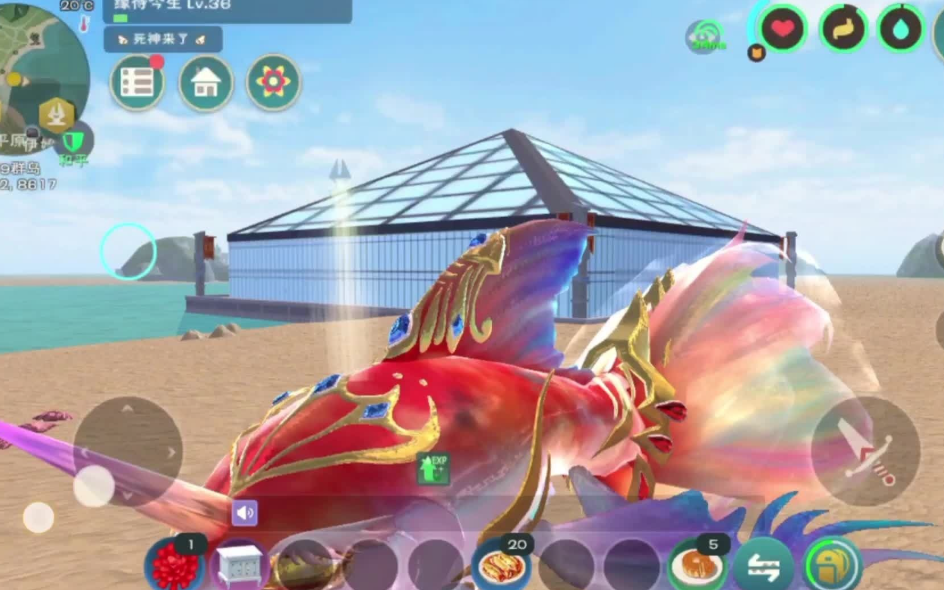Image resolution: width=944 pixels, height=590 pixels.
Task: Select the white cabinet hotbar slot
Action: click(239, 566)
